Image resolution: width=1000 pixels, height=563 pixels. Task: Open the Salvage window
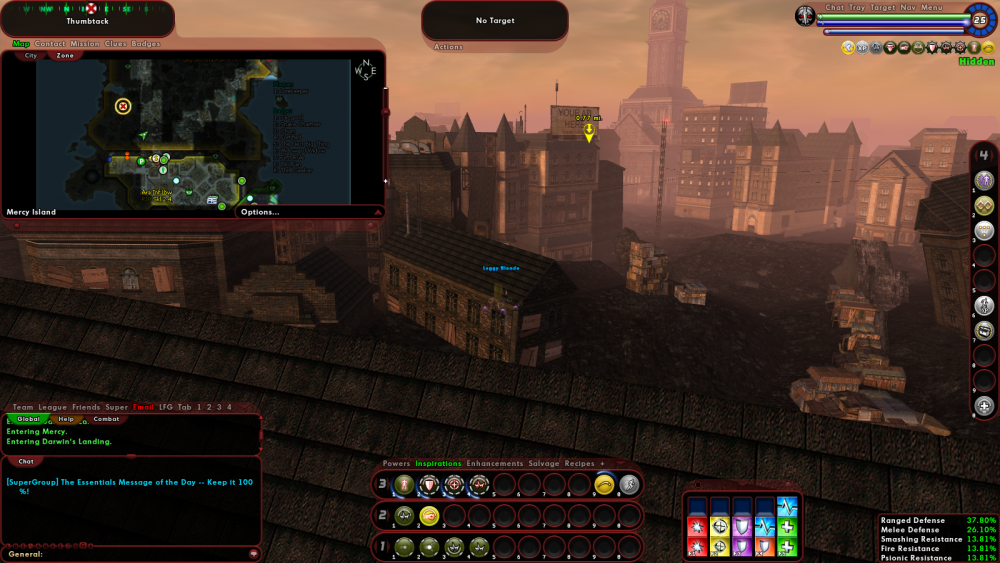pos(544,464)
